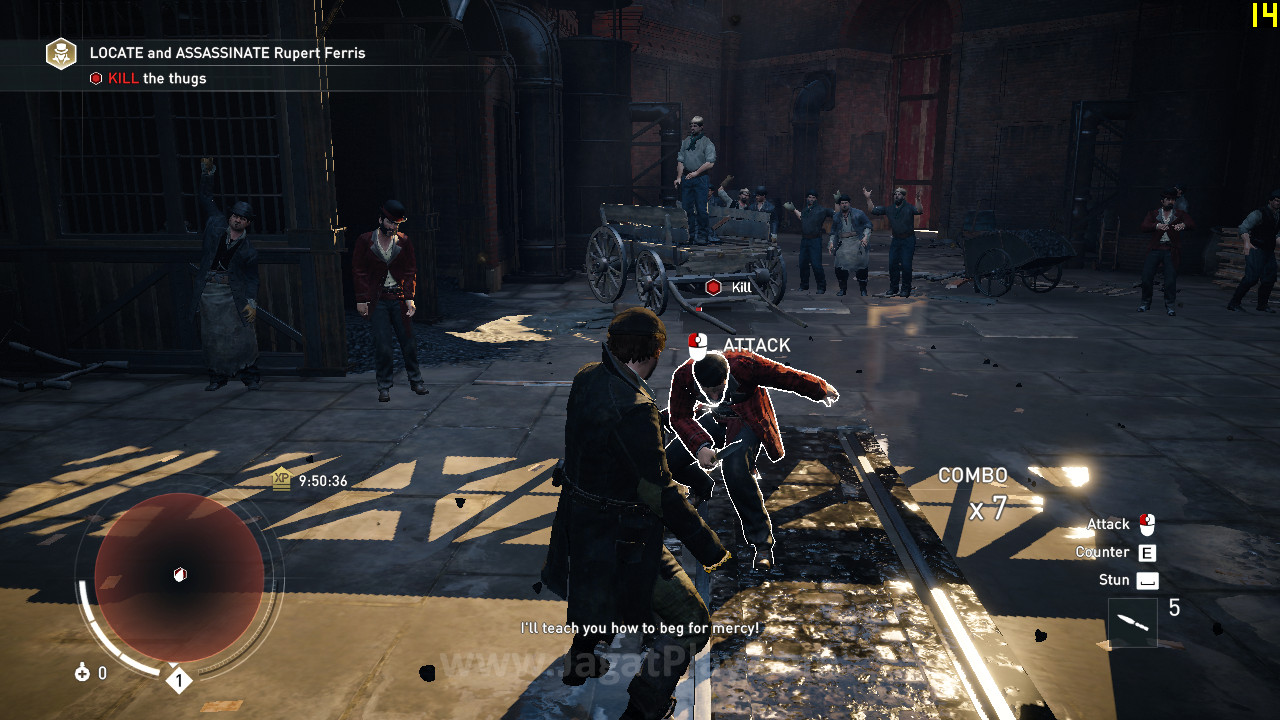
Task: Select the throwing knives weapon slot
Action: tap(1132, 622)
